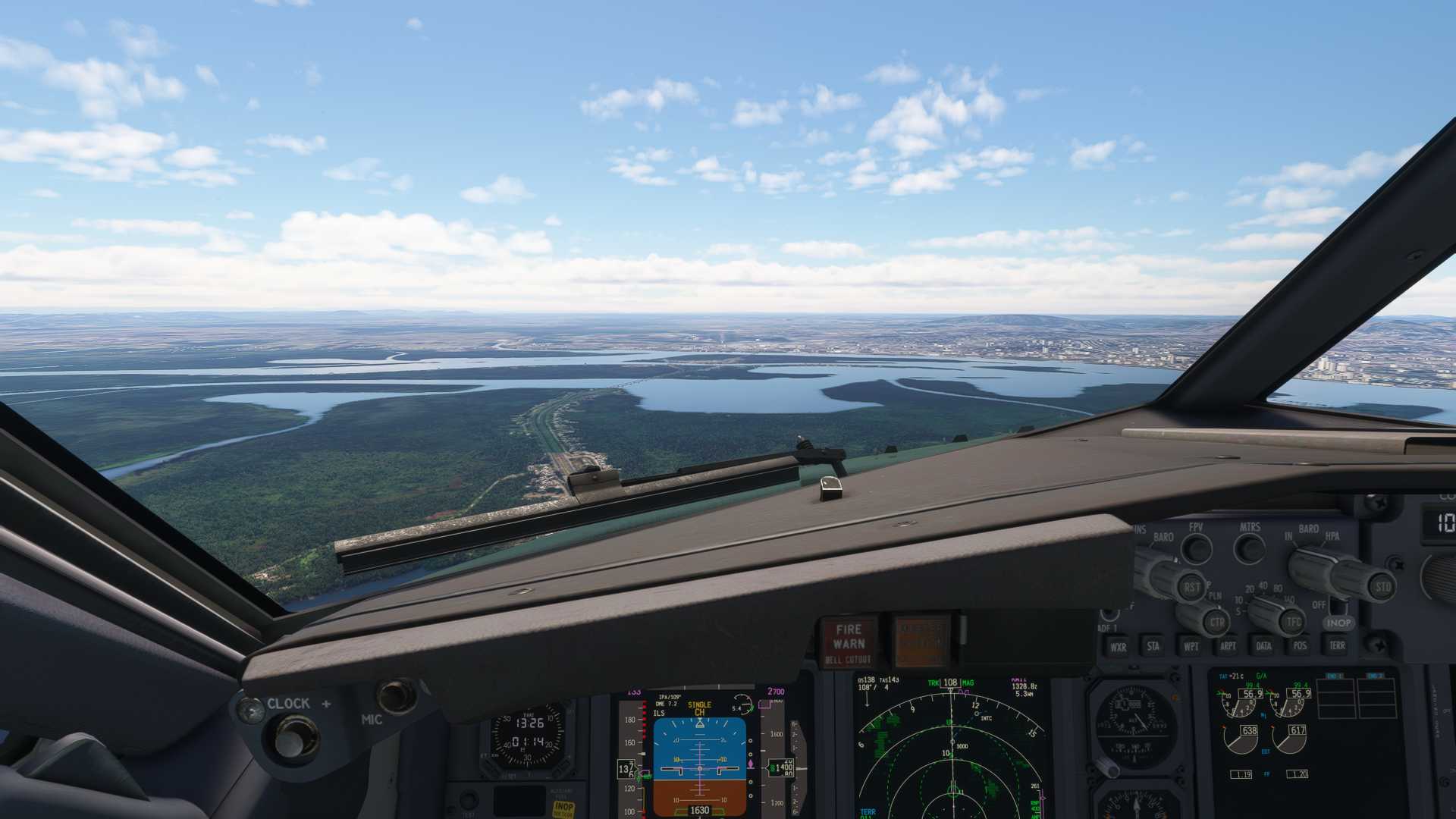Toggle the DATA map switch

pos(1263,646)
